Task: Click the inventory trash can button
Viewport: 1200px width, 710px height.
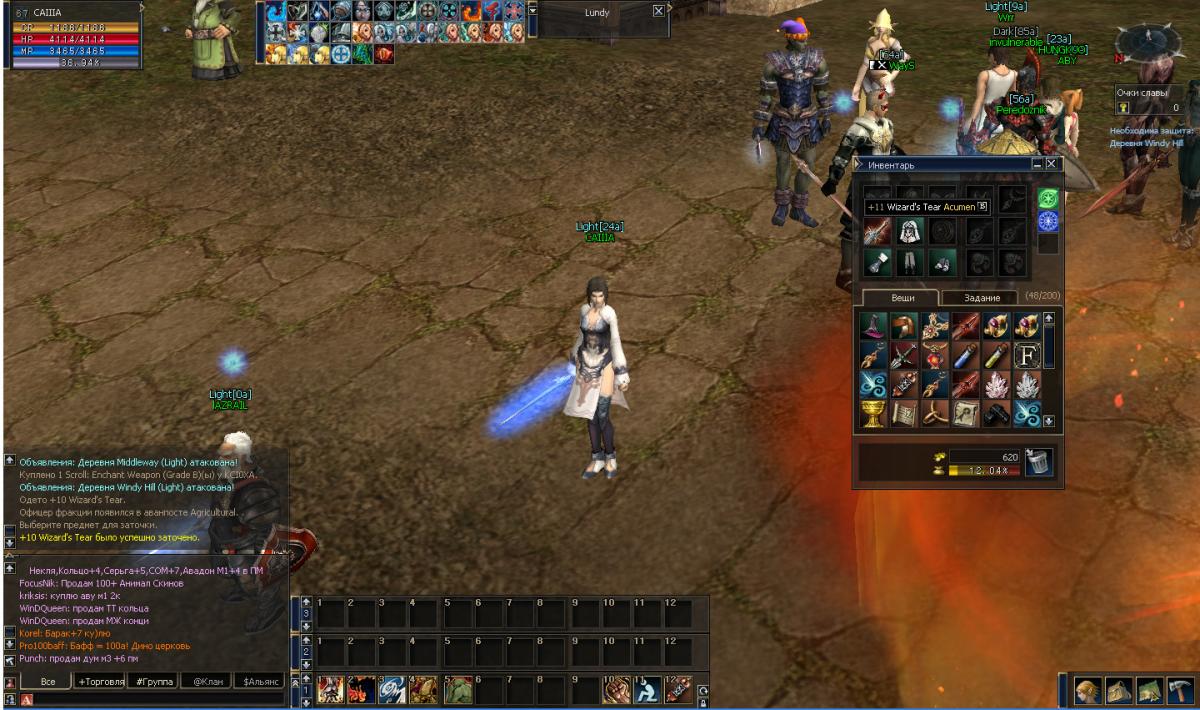Action: [1039, 463]
